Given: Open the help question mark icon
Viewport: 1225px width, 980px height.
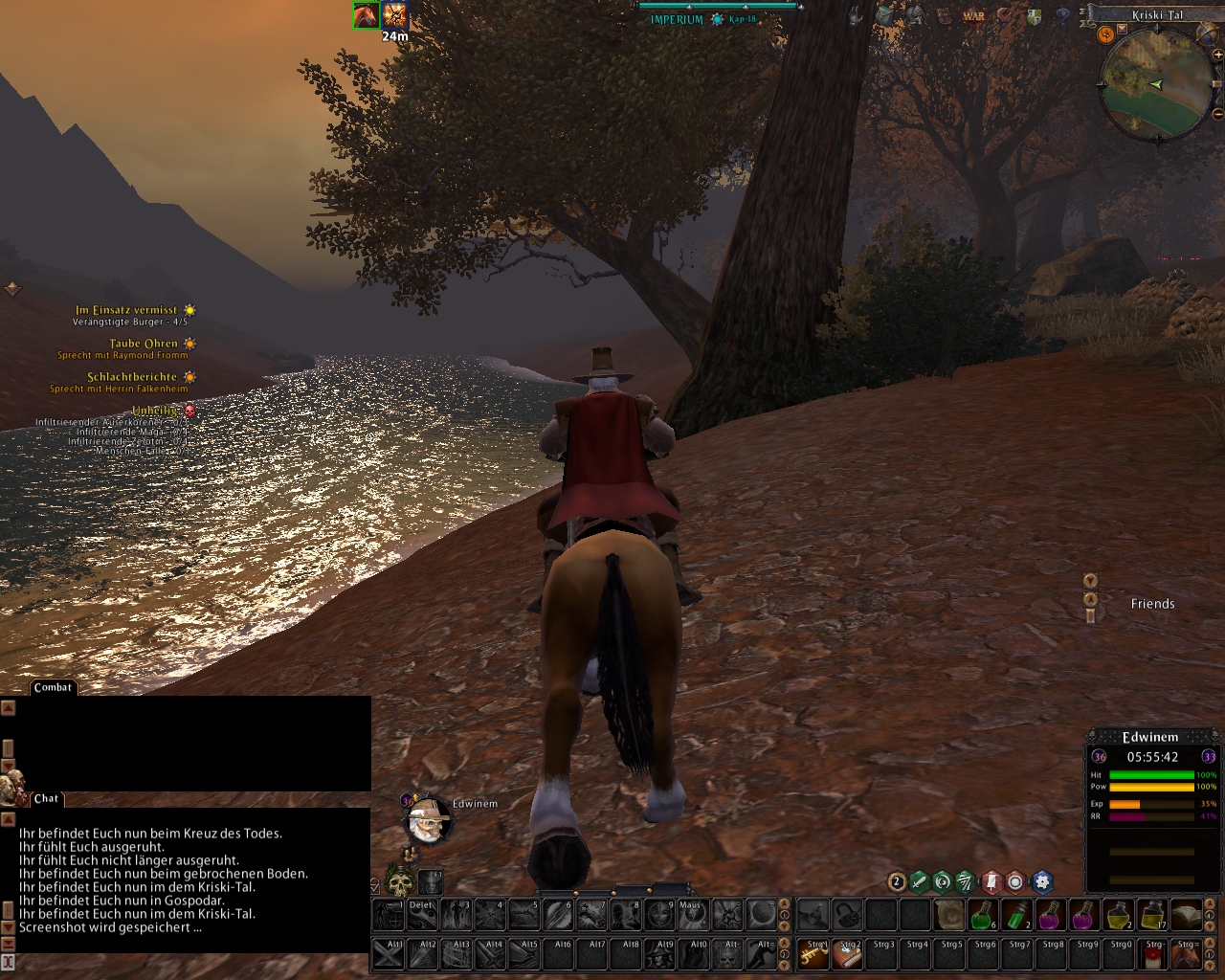Looking at the screenshot, I should [x=1062, y=15].
